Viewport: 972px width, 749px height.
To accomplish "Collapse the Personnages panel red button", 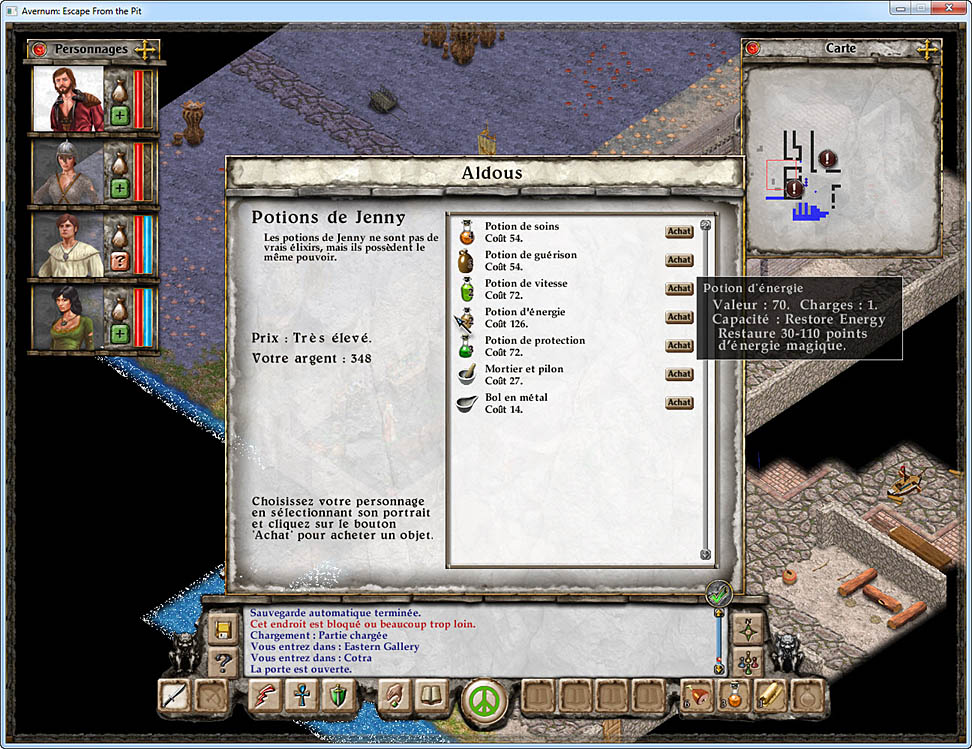I will [39, 48].
